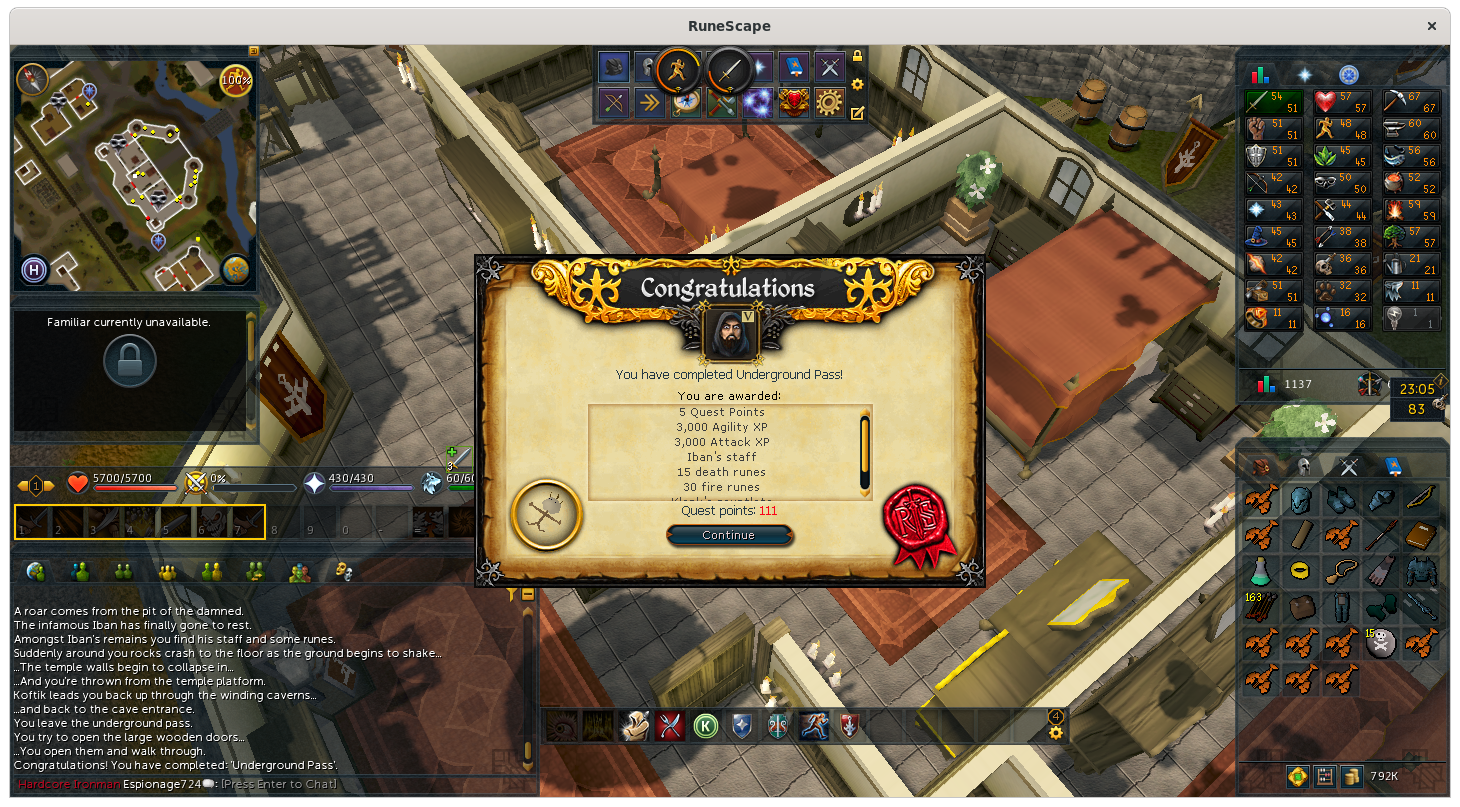Open the Settings gear in the ribbon
Viewport: 1460px width, 807px height.
point(829,103)
